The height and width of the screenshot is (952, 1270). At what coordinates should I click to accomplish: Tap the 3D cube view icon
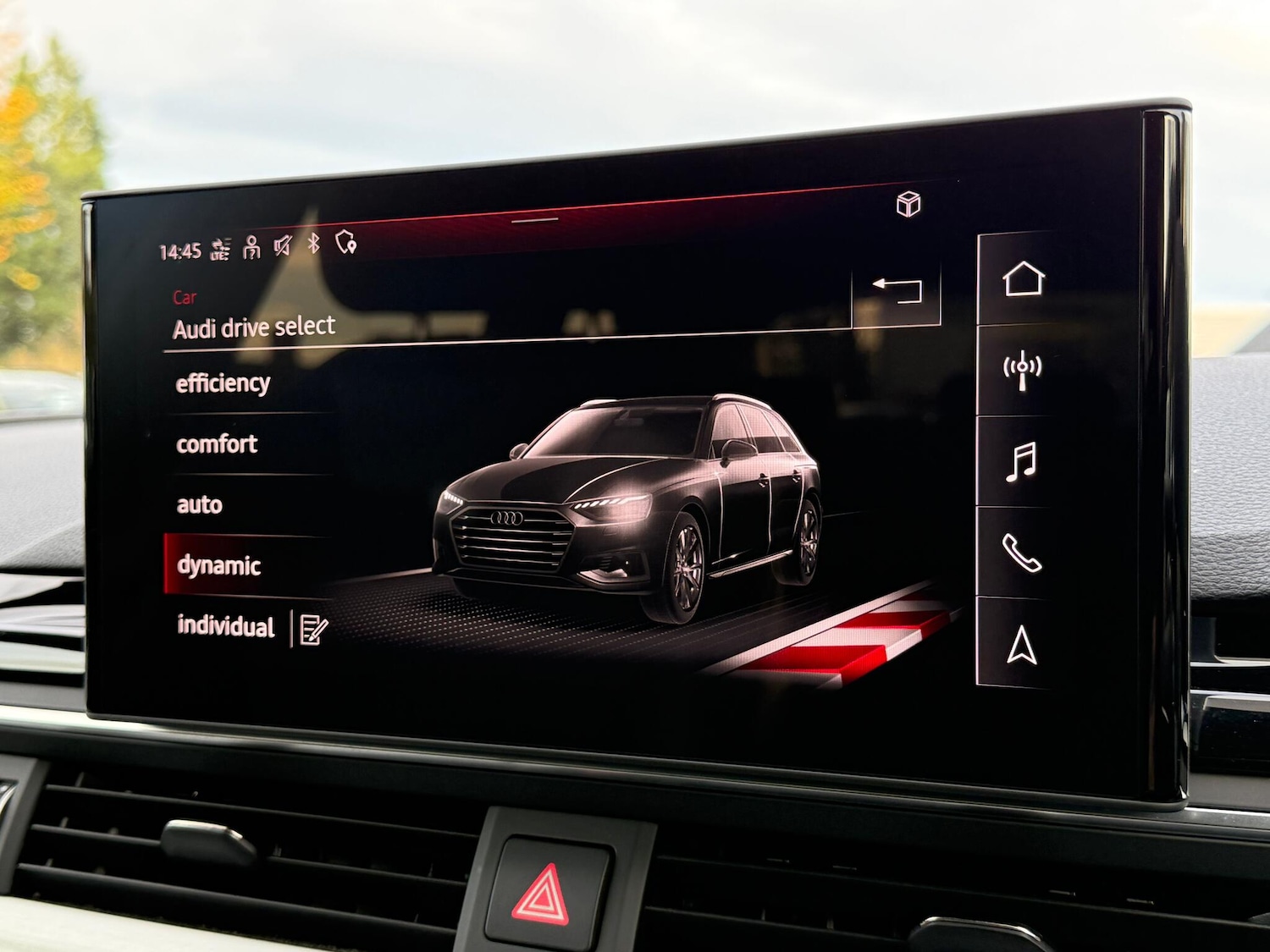tap(908, 201)
